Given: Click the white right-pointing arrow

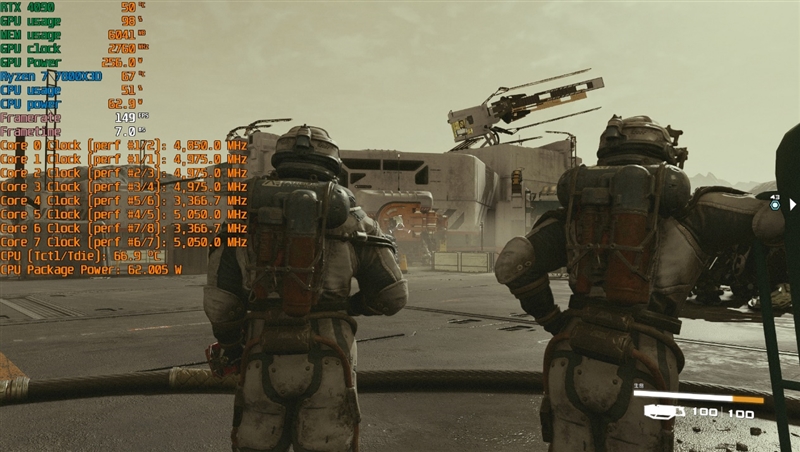Looking at the screenshot, I should [x=794, y=204].
